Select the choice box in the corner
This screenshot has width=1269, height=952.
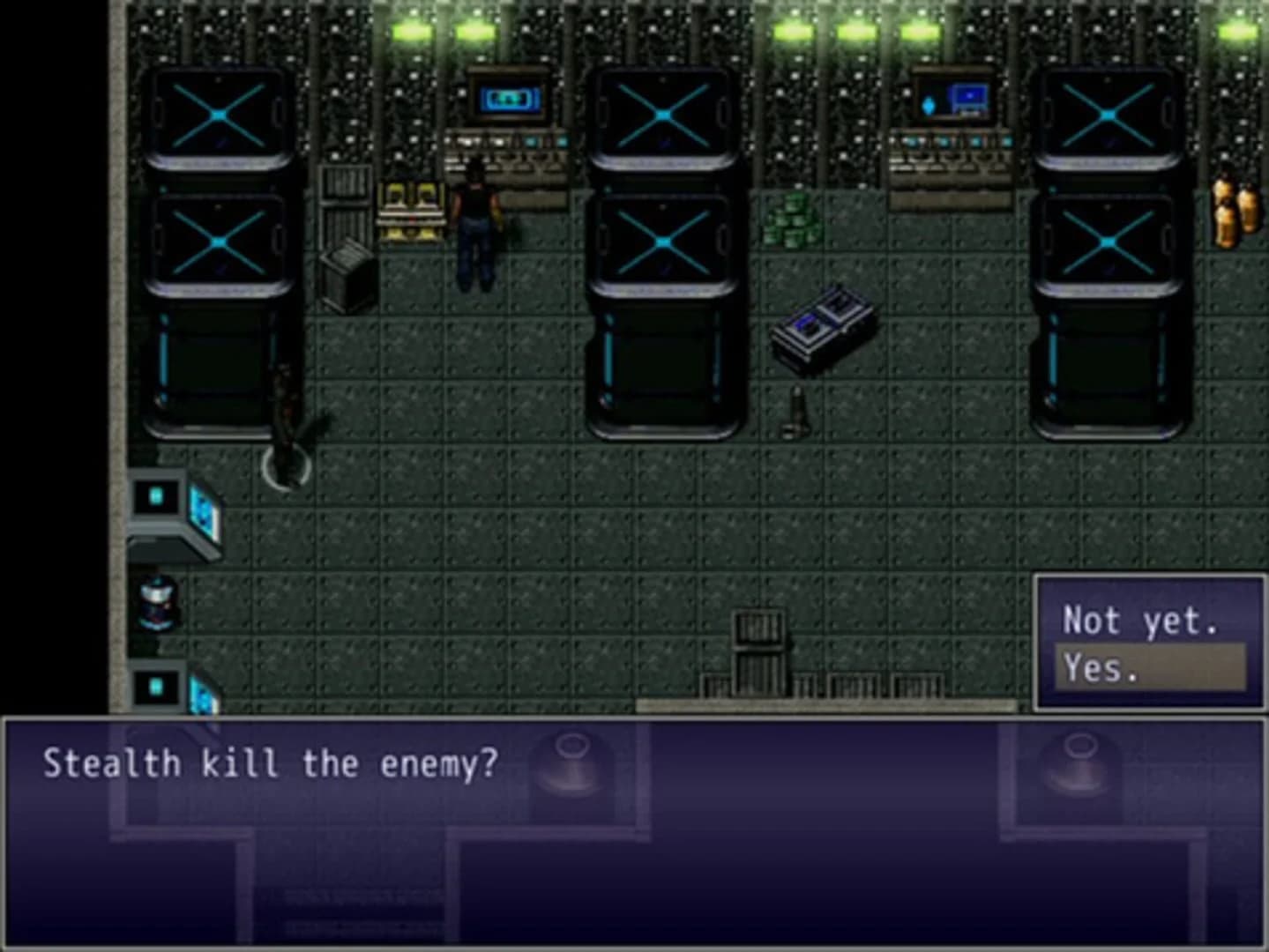[x=1149, y=643]
